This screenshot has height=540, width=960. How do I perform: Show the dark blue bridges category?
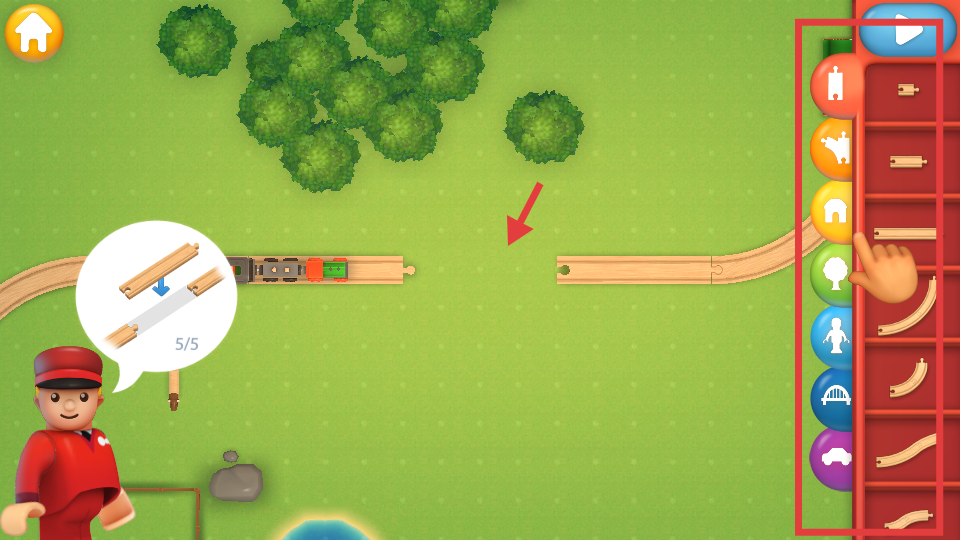834,398
